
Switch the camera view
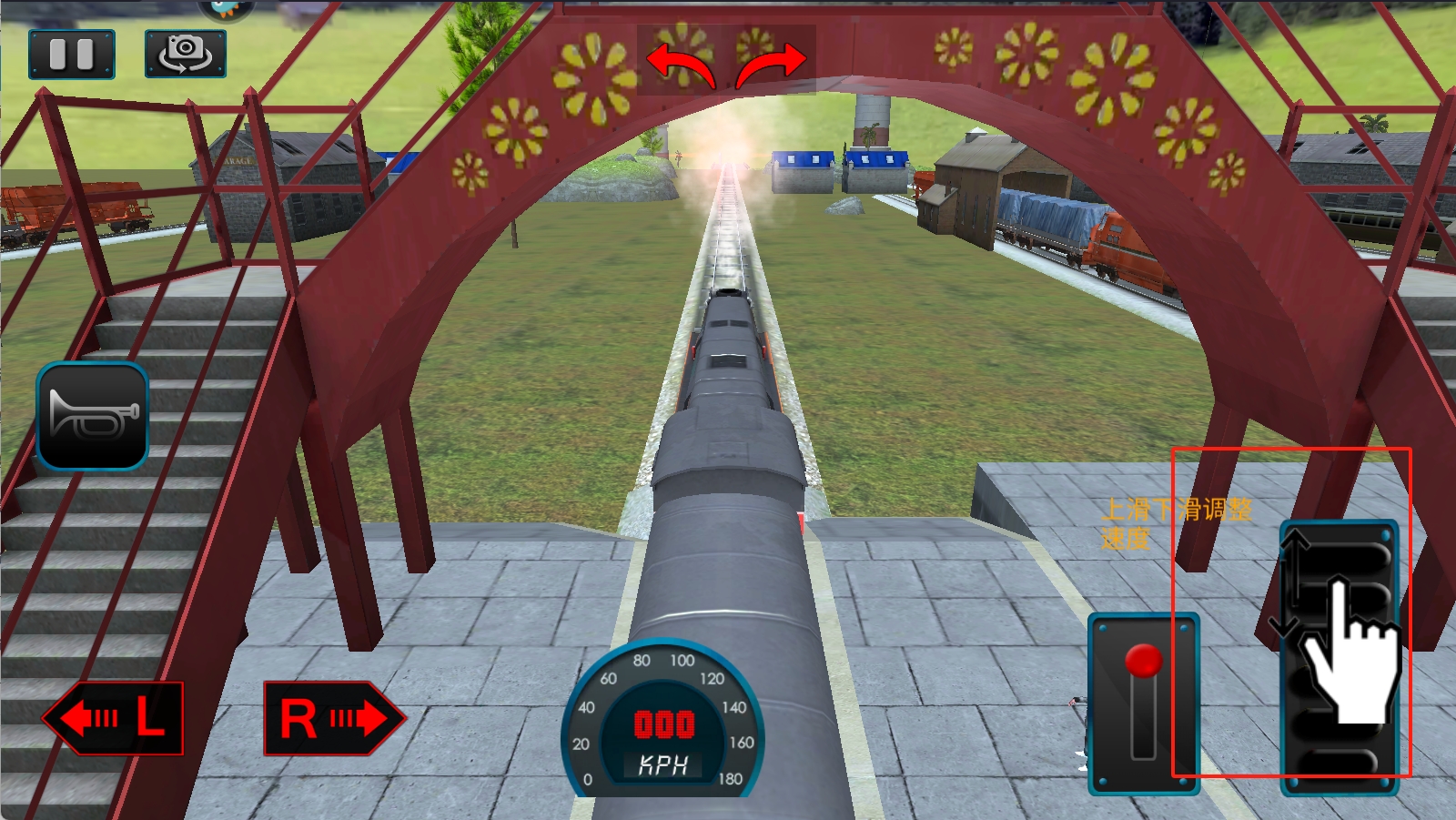tap(185, 54)
